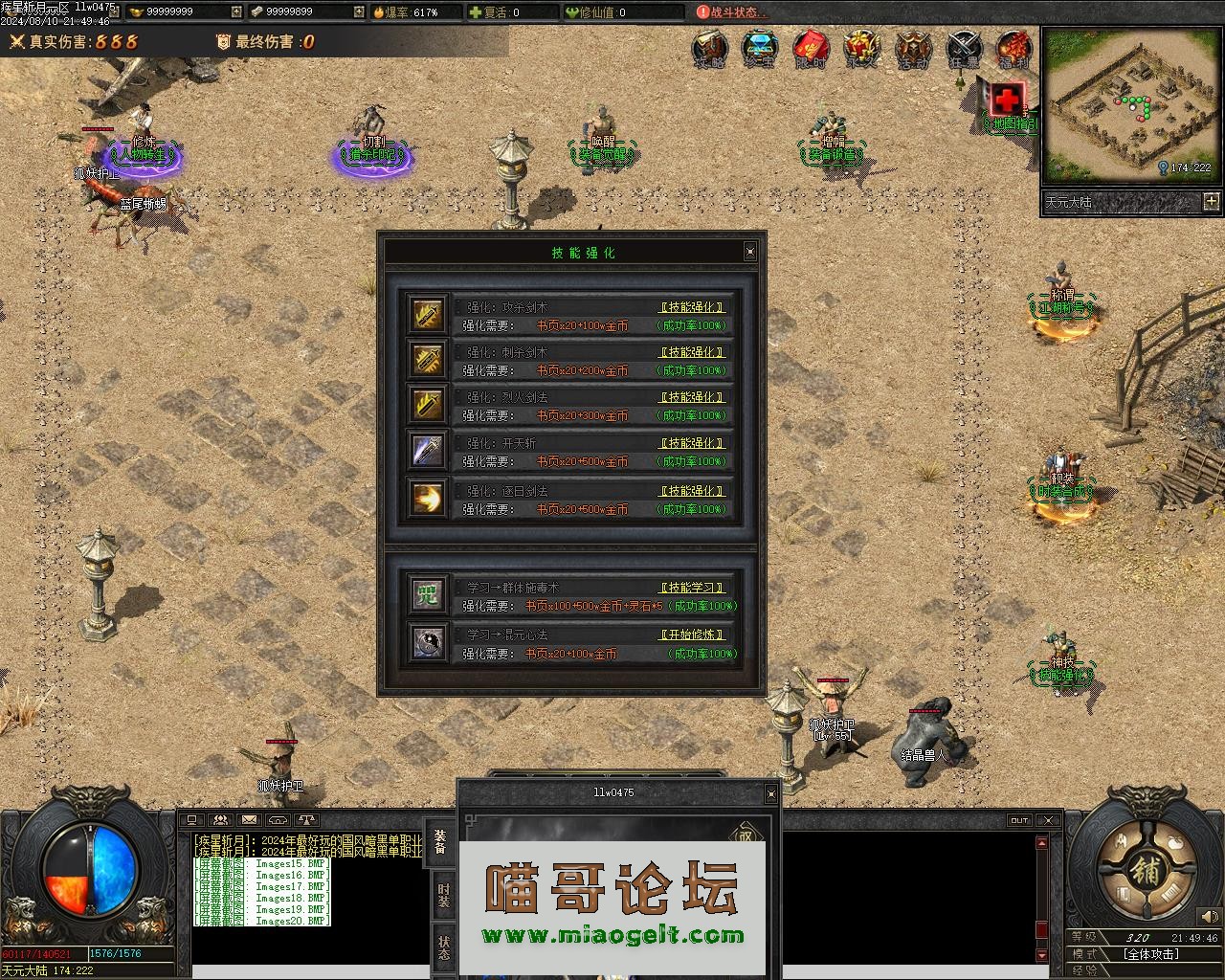Open the 限时 red envelope icon
This screenshot has width=1225, height=980.
point(811,48)
